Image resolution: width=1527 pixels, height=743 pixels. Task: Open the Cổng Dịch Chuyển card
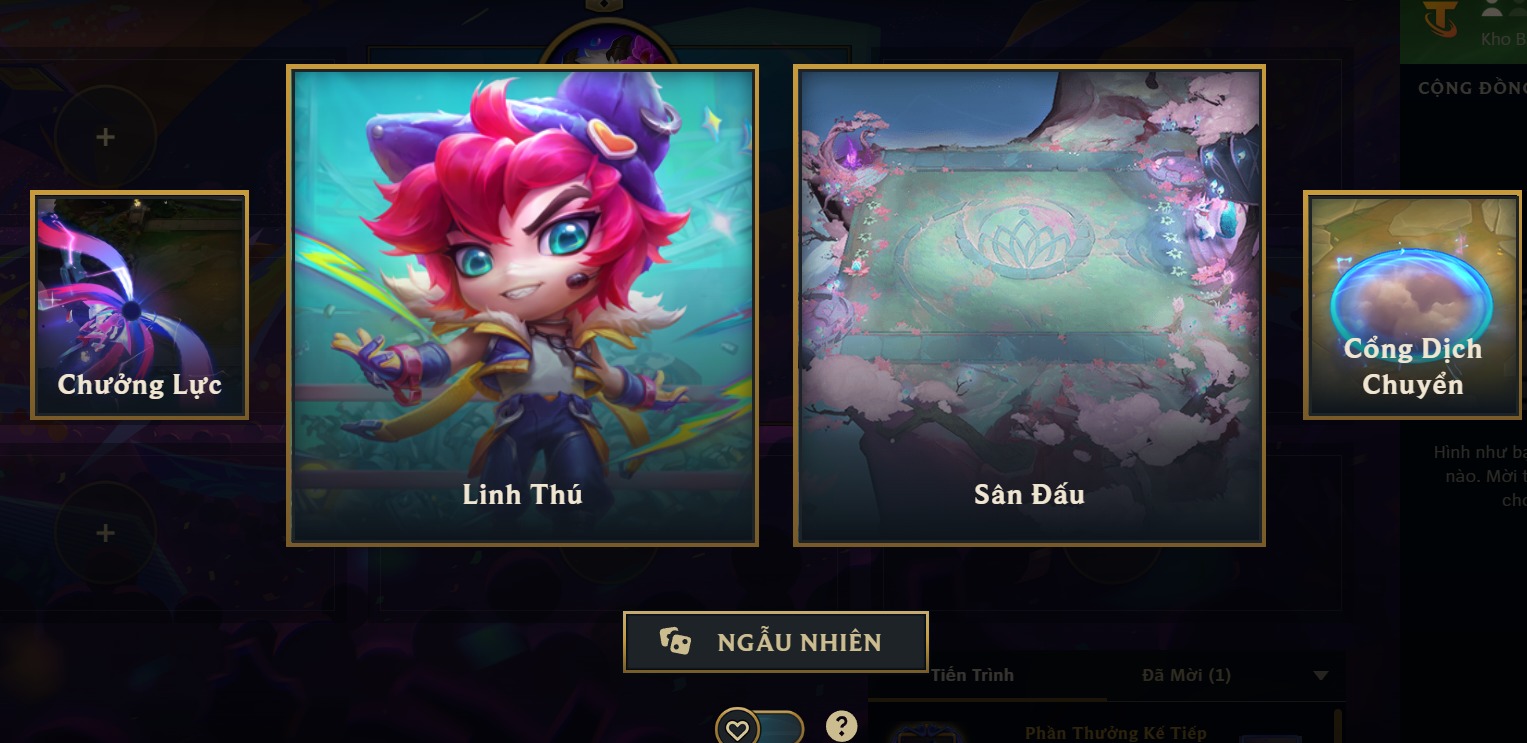pos(1412,304)
